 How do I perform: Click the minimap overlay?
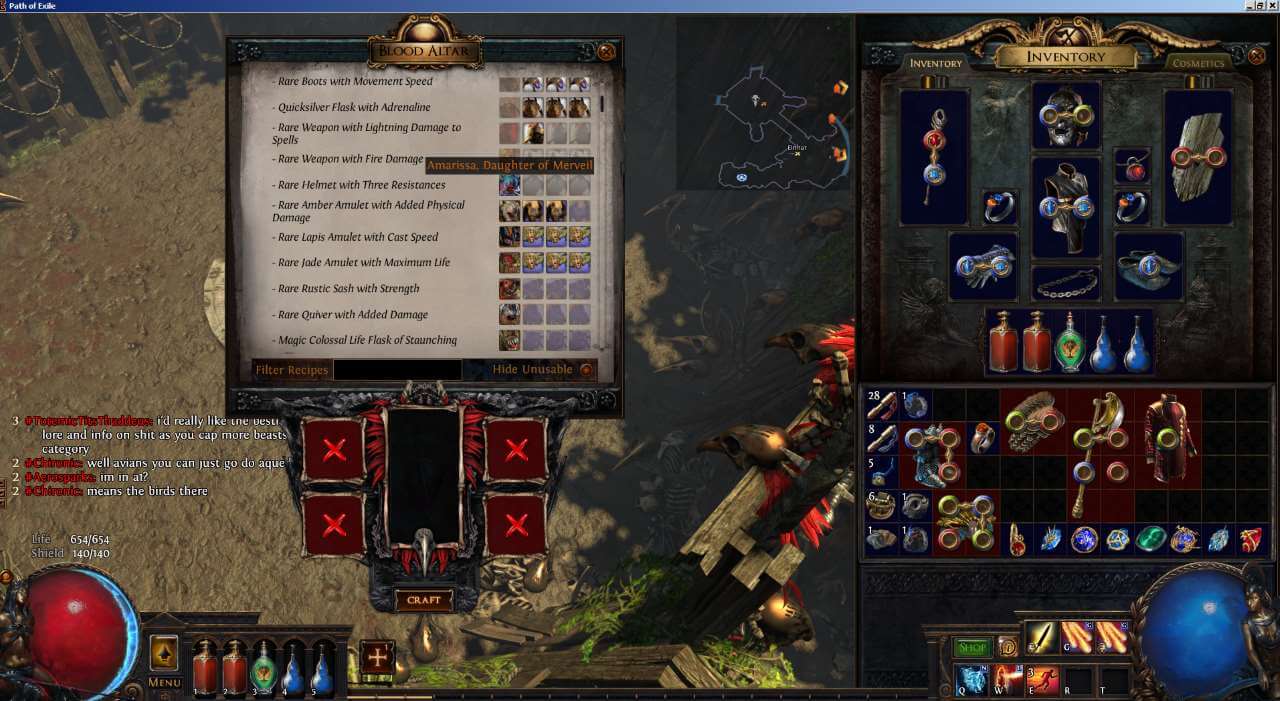pos(763,103)
